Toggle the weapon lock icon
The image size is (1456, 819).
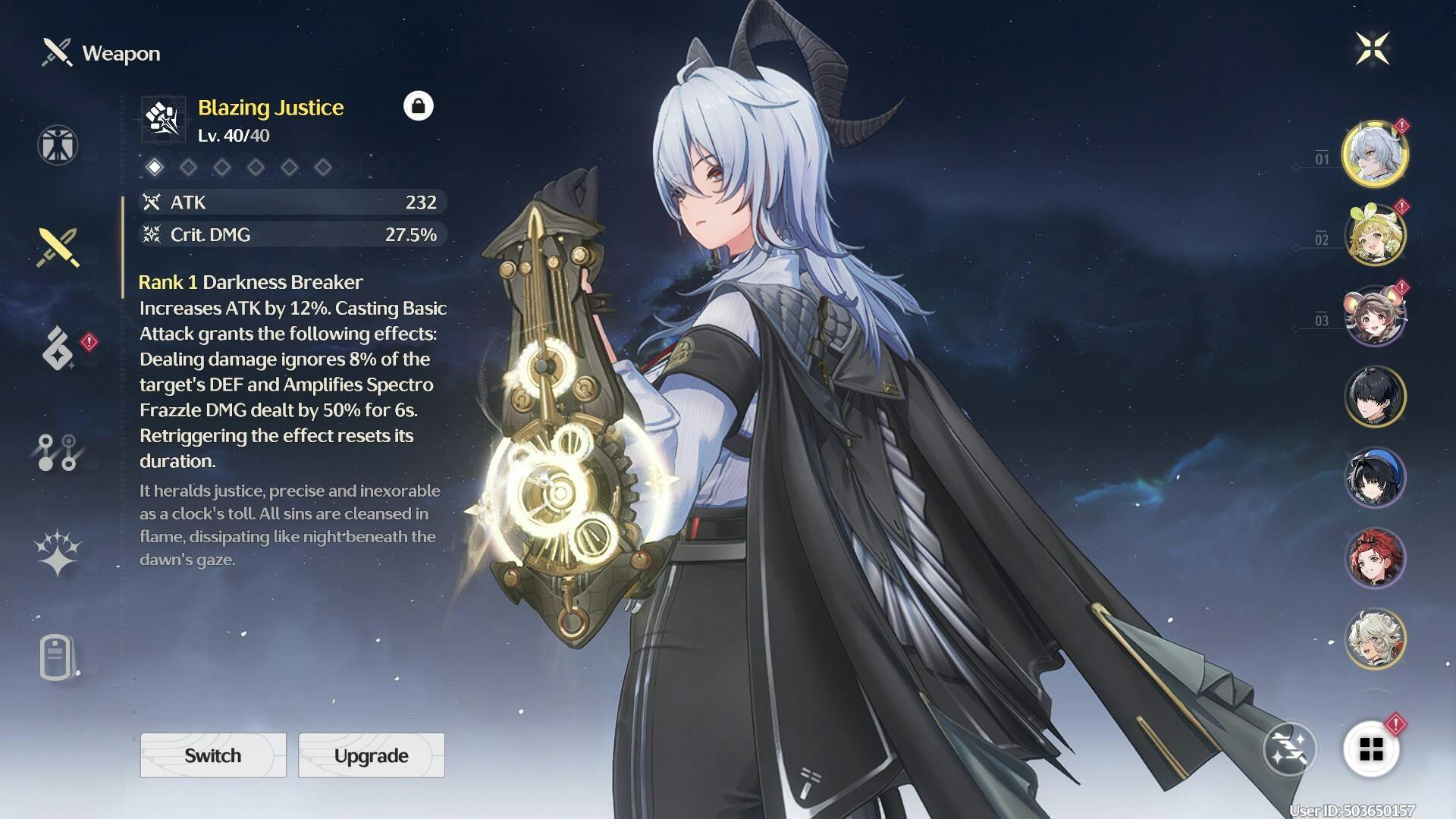[x=418, y=106]
